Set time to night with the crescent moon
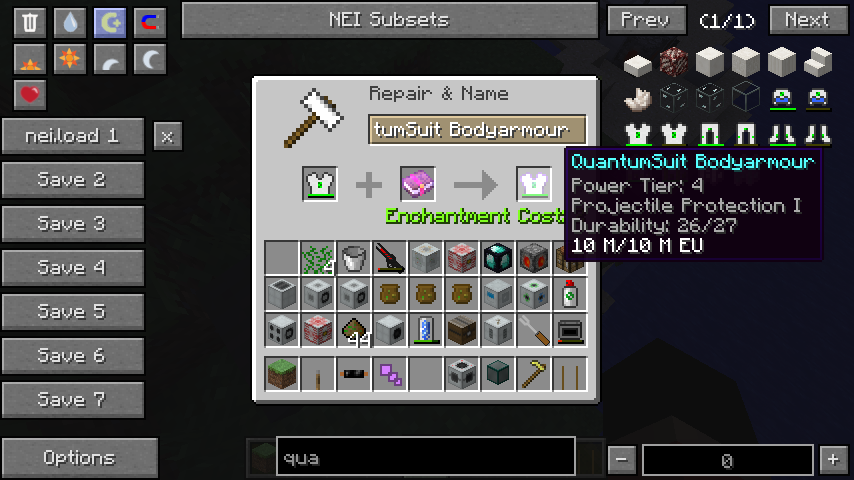 149,60
